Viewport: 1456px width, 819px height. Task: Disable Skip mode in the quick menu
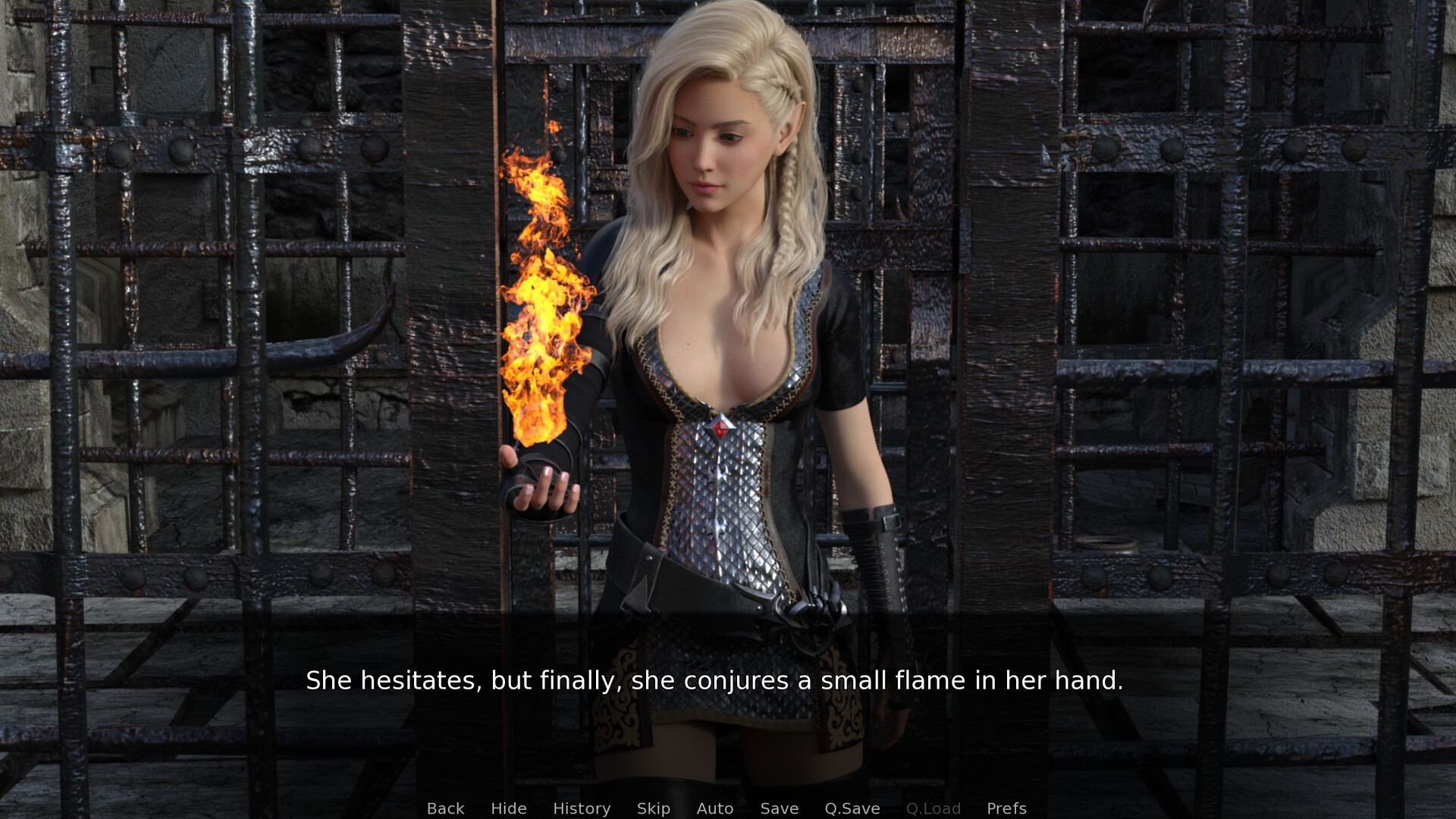654,808
